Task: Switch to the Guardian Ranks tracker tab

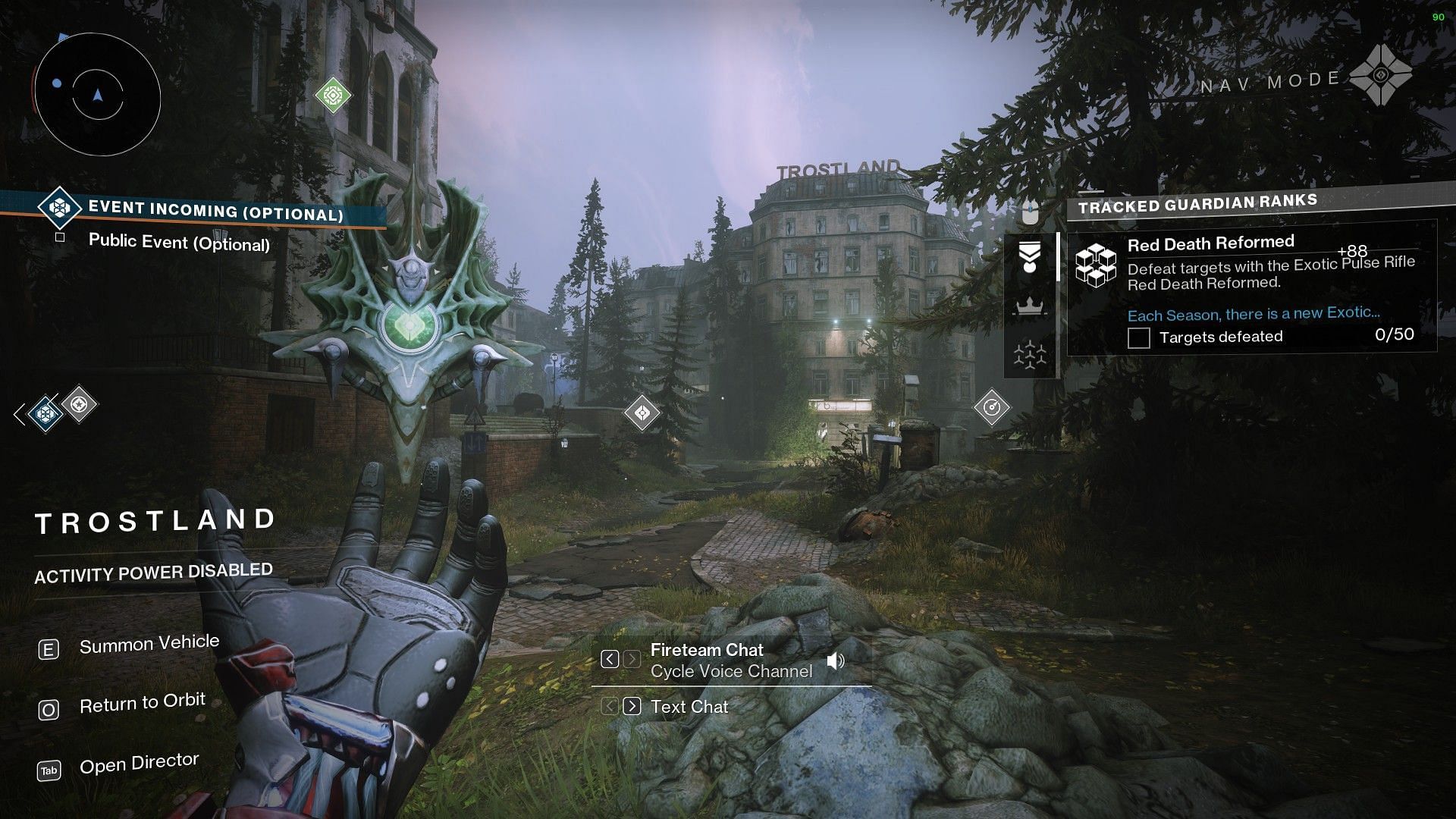Action: coord(1030,257)
